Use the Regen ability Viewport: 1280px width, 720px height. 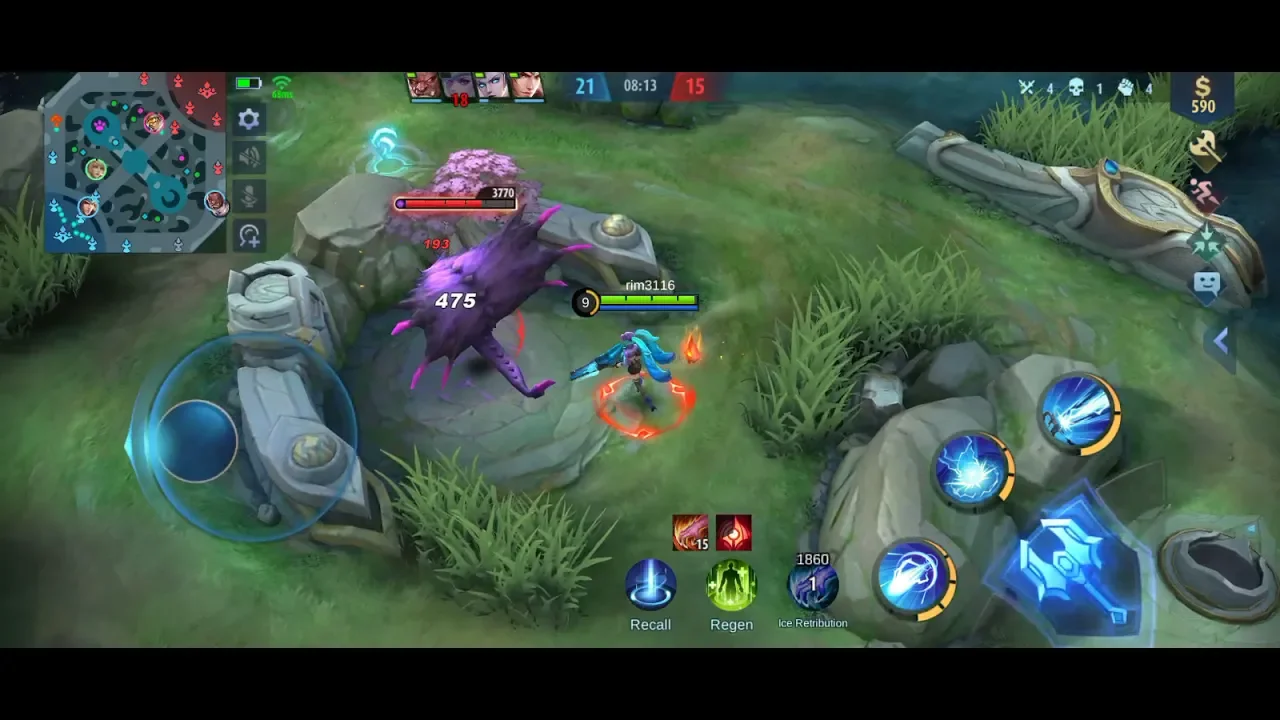[731, 585]
